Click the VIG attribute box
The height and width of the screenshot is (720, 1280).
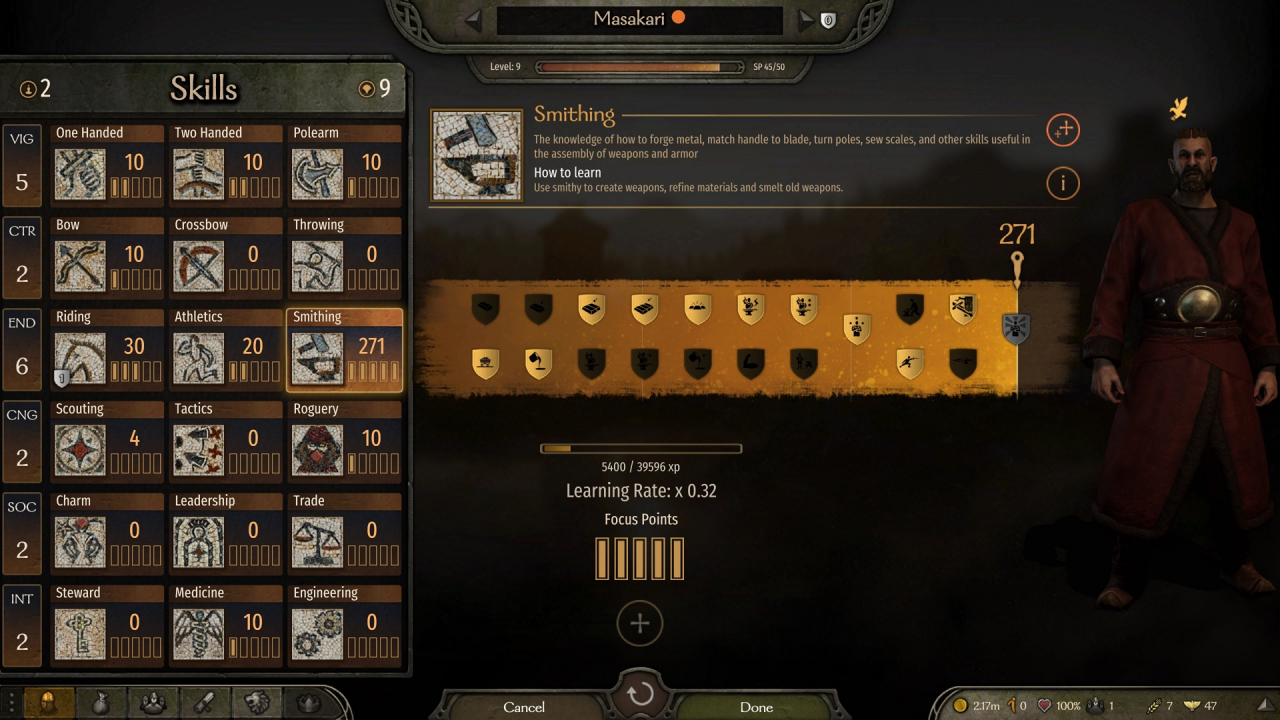(22, 164)
